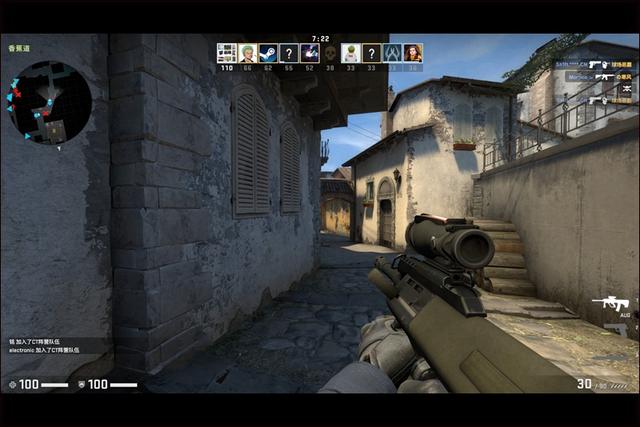This screenshot has height=427, width=640.
Task: Click the circular radar minimap
Action: (x=48, y=102)
